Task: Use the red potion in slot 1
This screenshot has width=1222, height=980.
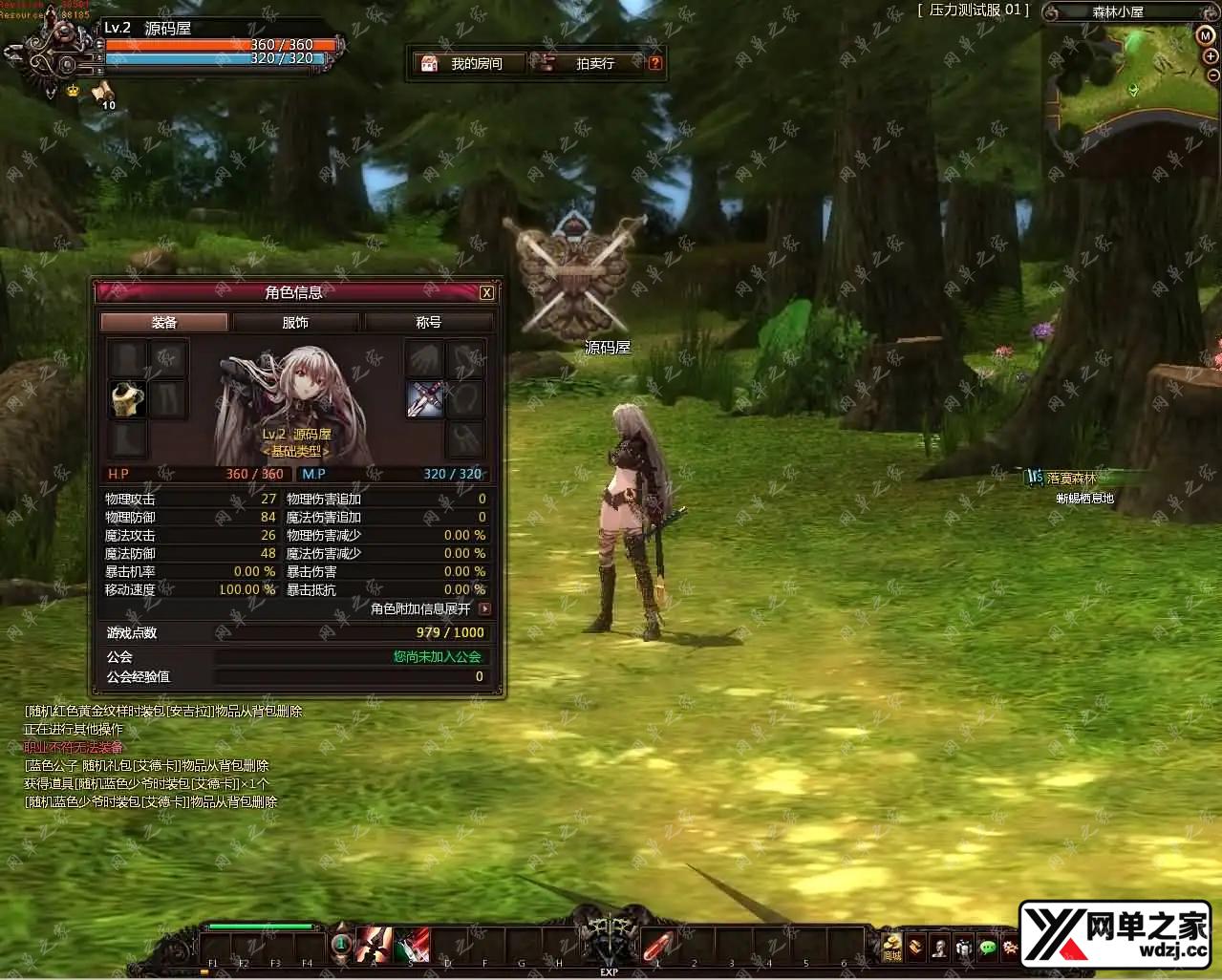Action: (658, 945)
